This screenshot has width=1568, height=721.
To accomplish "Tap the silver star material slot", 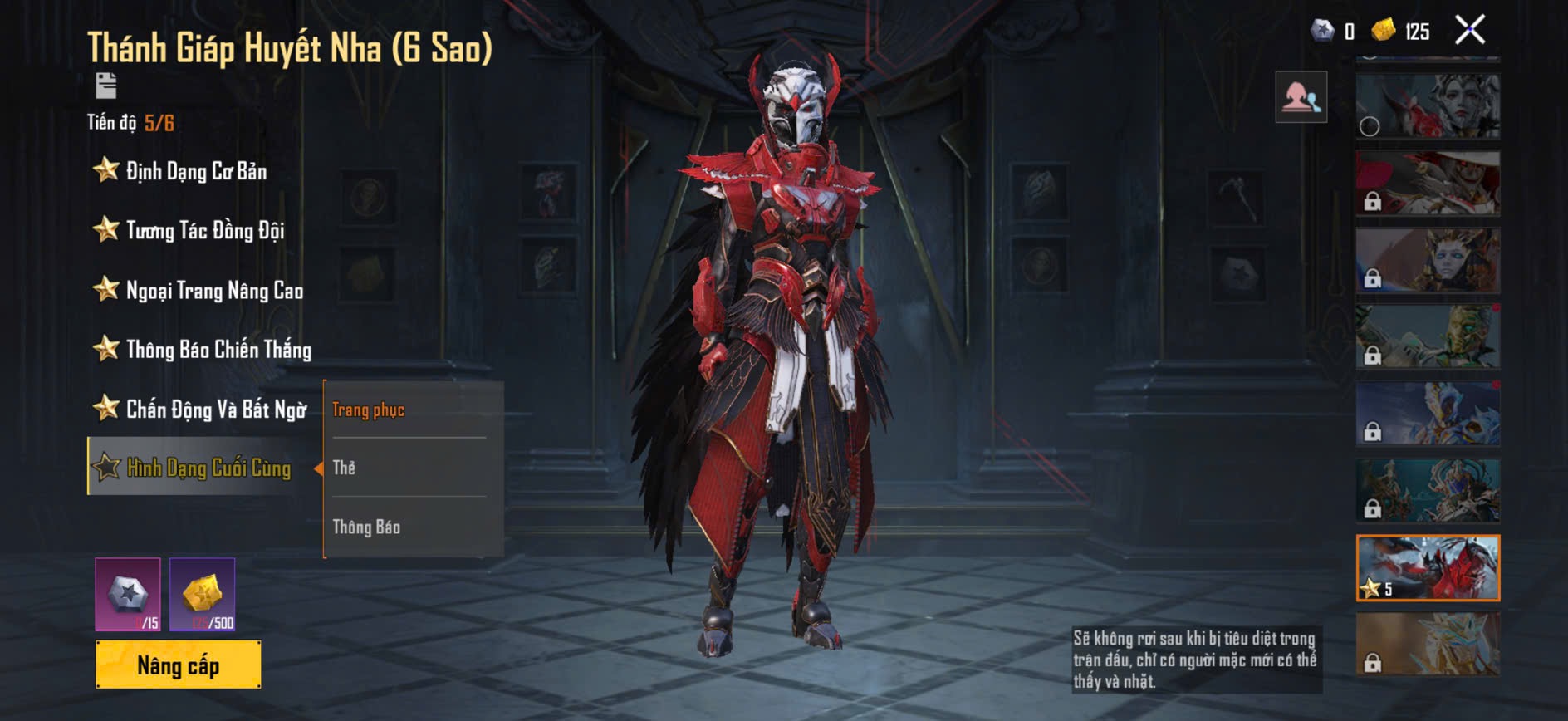I will [128, 594].
